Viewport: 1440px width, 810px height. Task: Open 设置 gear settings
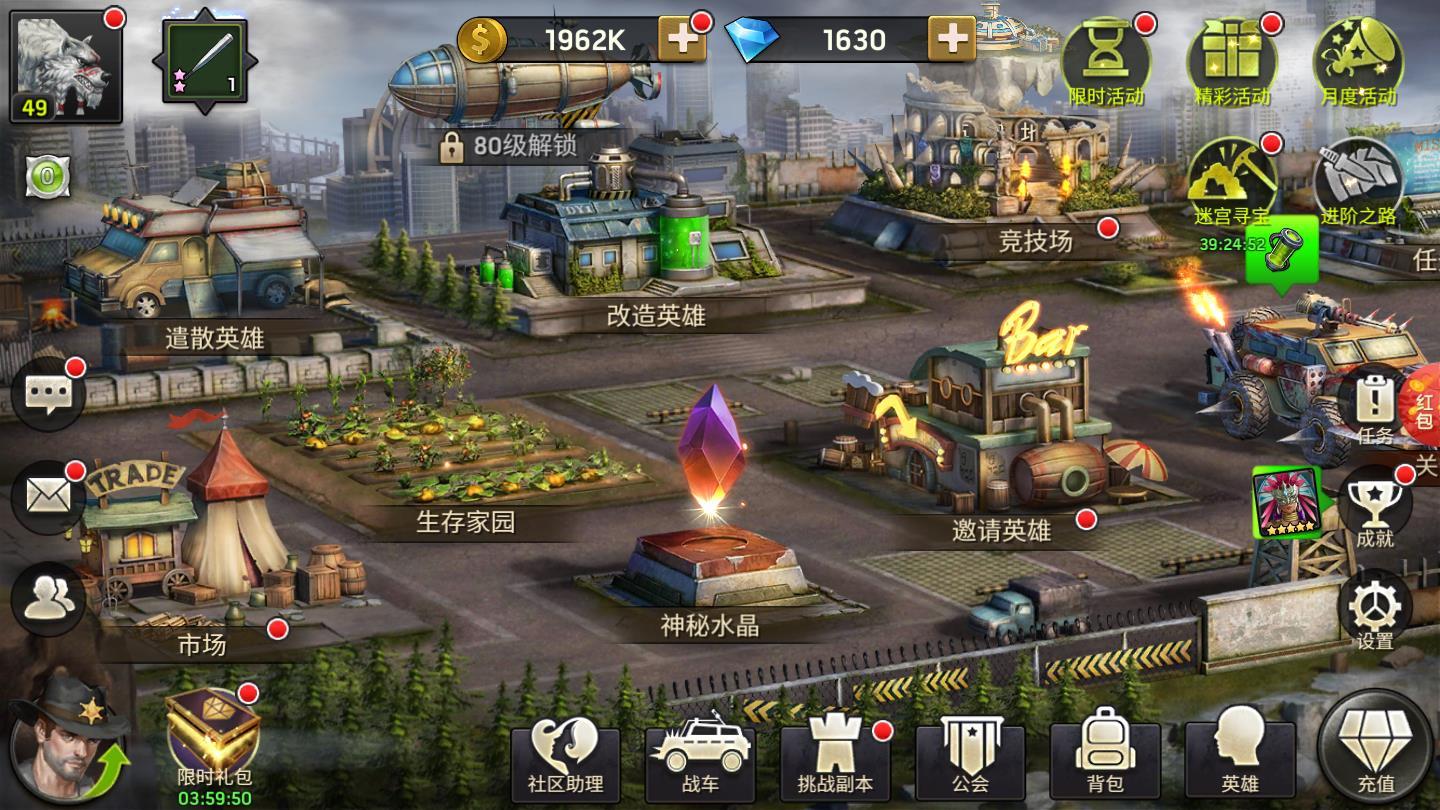pyautogui.click(x=1374, y=612)
